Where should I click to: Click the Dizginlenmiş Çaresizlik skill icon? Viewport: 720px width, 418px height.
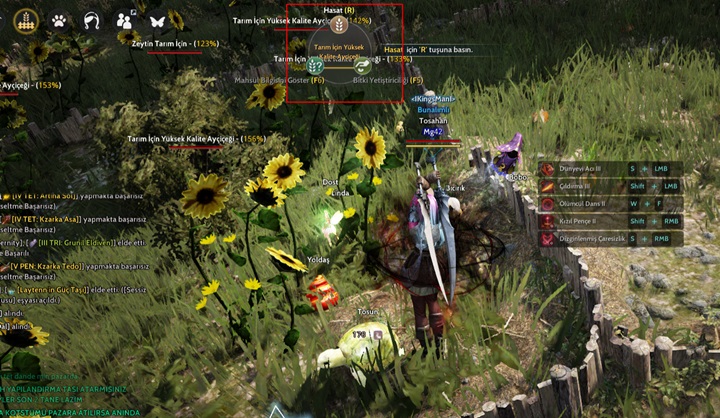pyautogui.click(x=547, y=239)
